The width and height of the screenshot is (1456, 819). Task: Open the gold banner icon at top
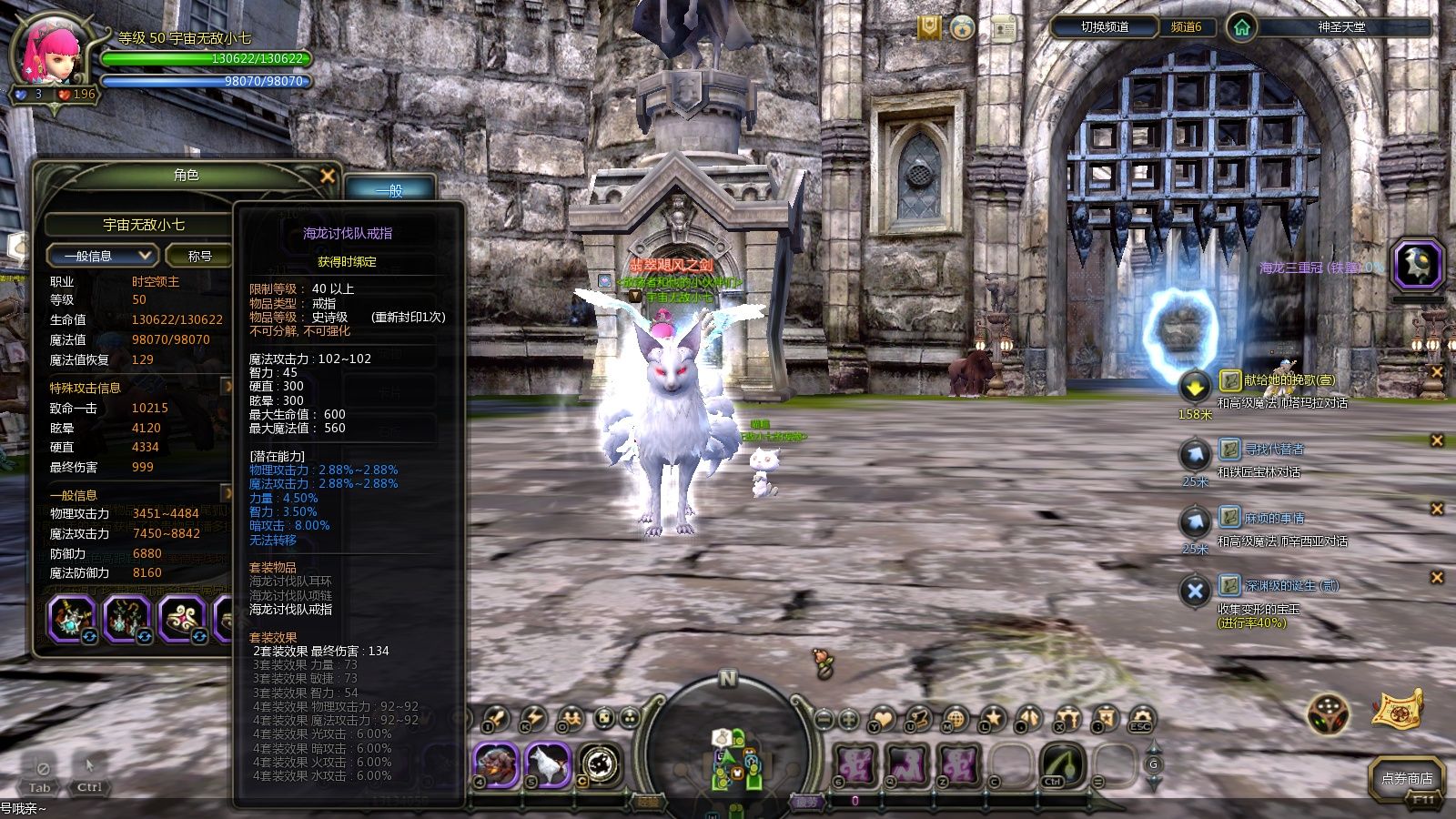click(x=928, y=28)
